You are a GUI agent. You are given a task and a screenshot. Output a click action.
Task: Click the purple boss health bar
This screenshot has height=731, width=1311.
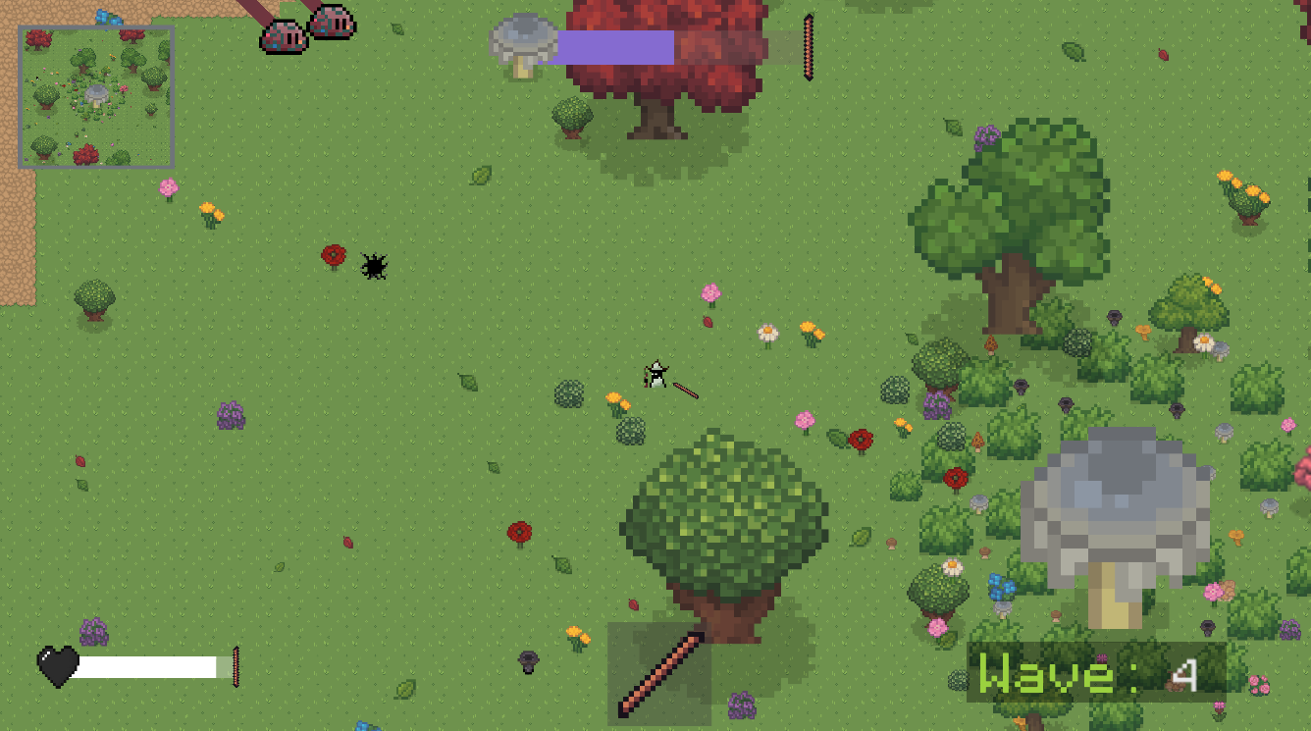pyautogui.click(x=615, y=45)
